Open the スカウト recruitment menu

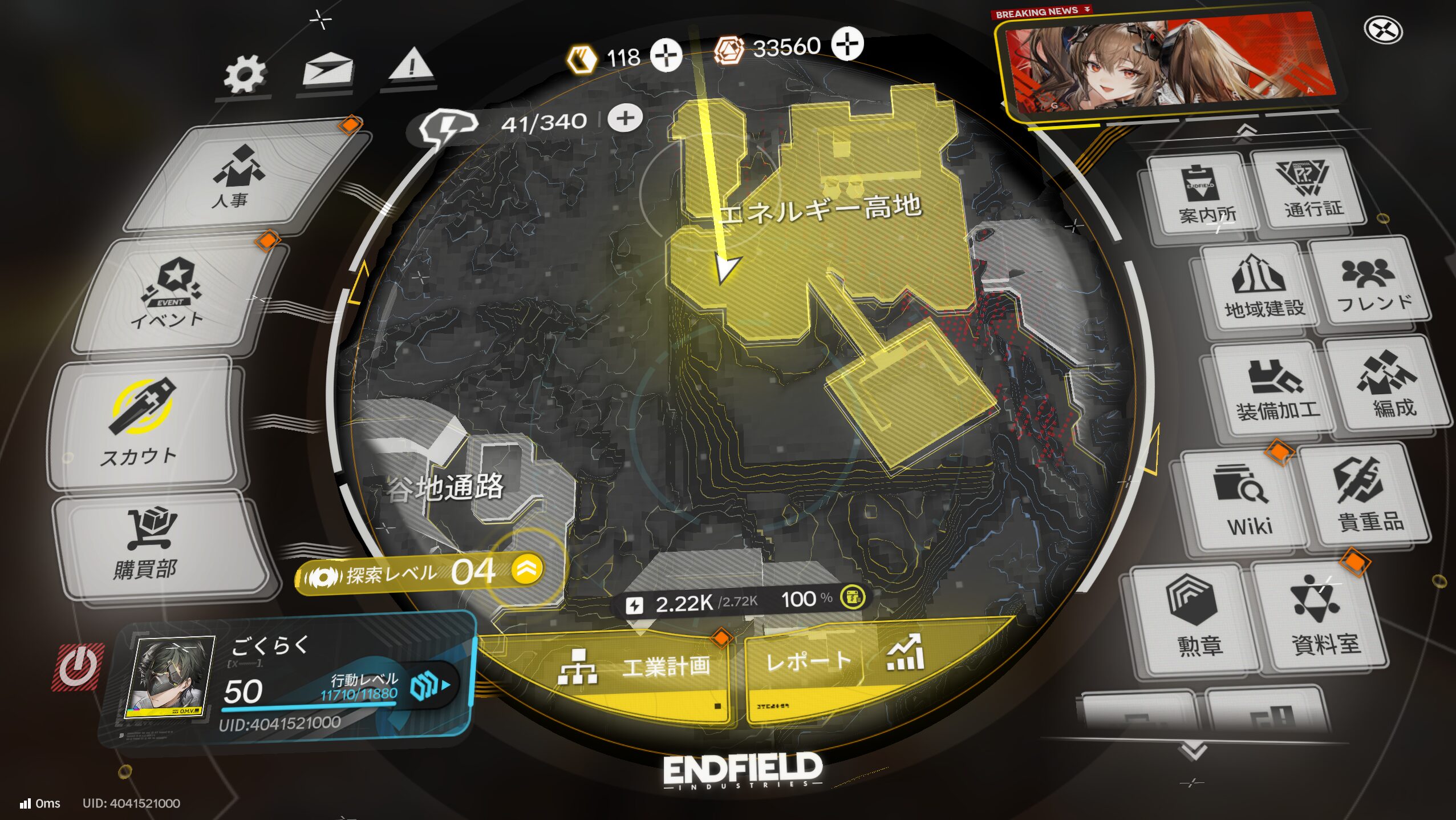click(143, 422)
